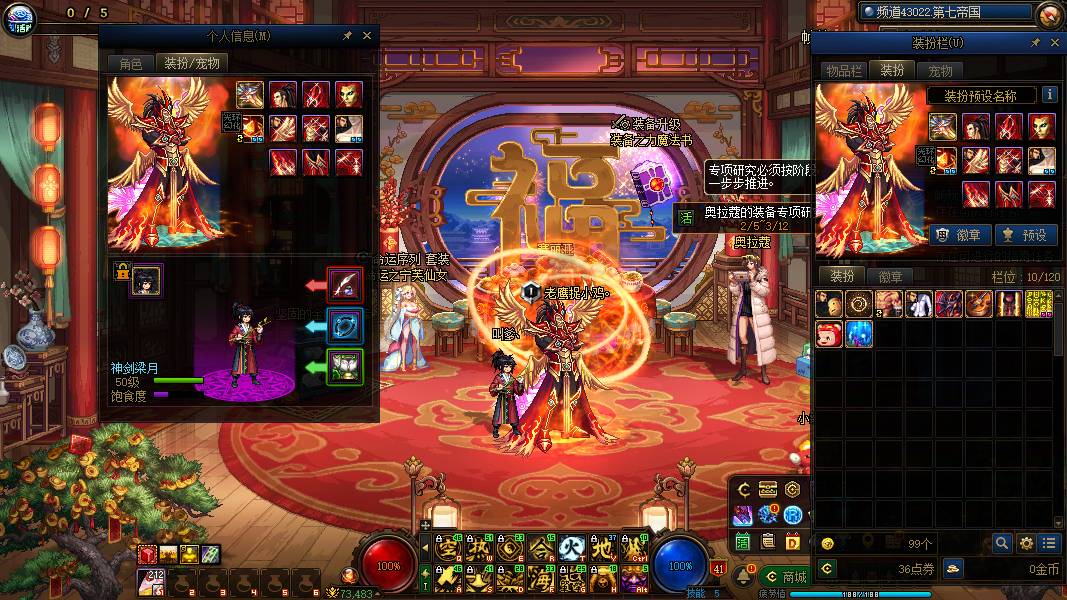Screen dimensions: 1067x600
Task: Open inventory gear settings button
Action: pos(1025,543)
